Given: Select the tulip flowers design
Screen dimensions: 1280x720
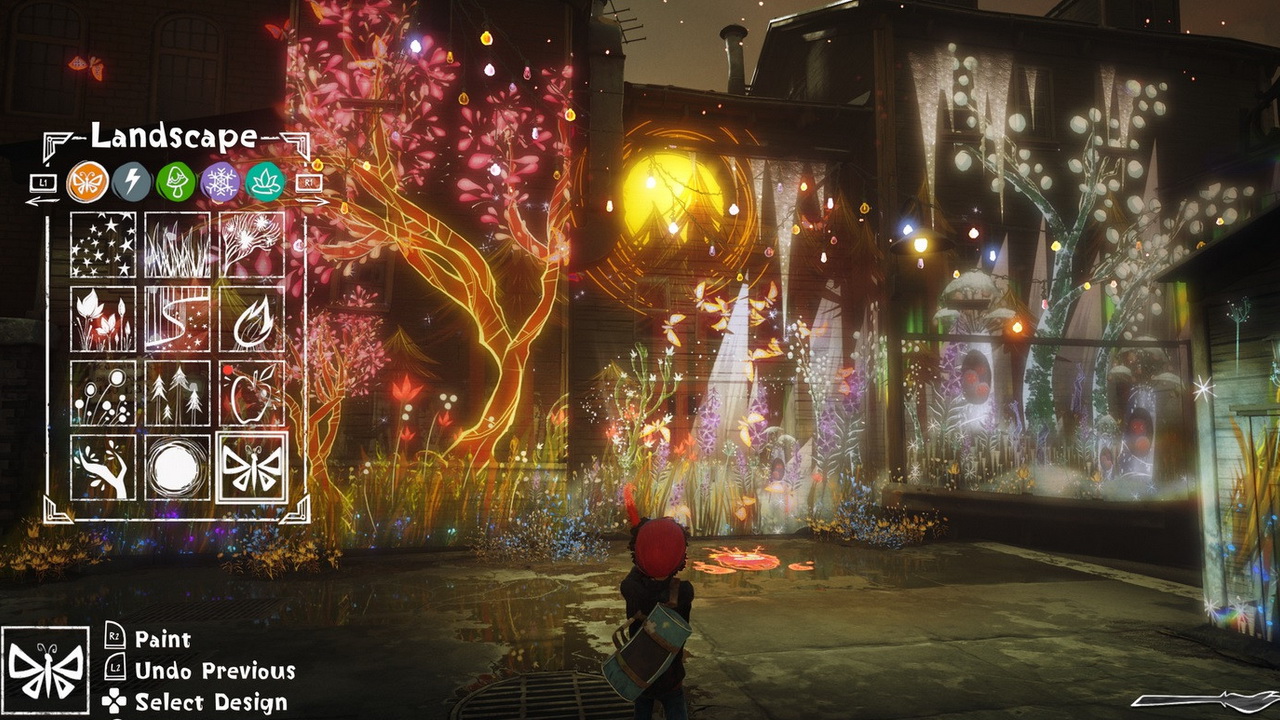Looking at the screenshot, I should (103, 319).
